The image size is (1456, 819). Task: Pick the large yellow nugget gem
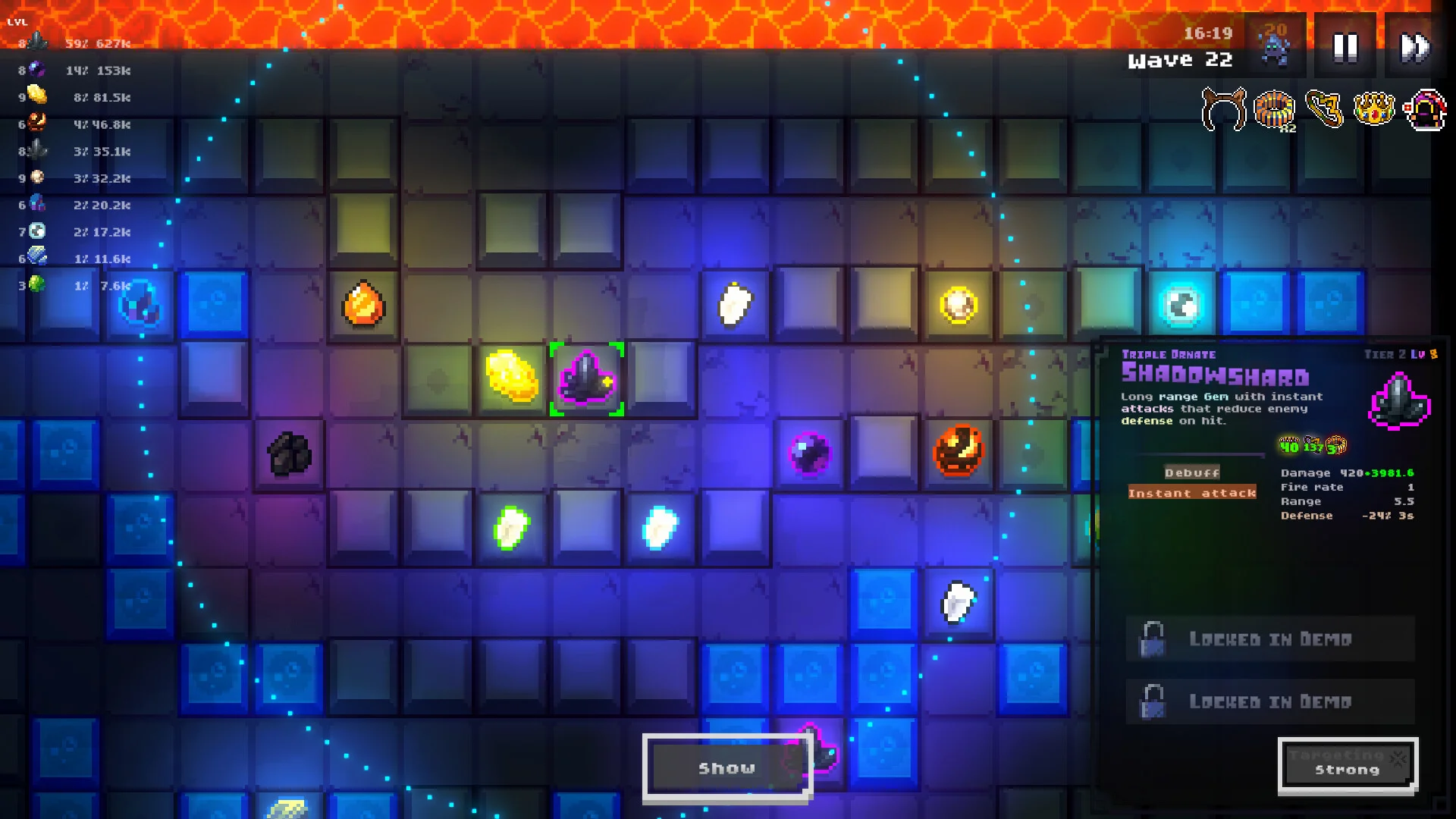(x=512, y=375)
